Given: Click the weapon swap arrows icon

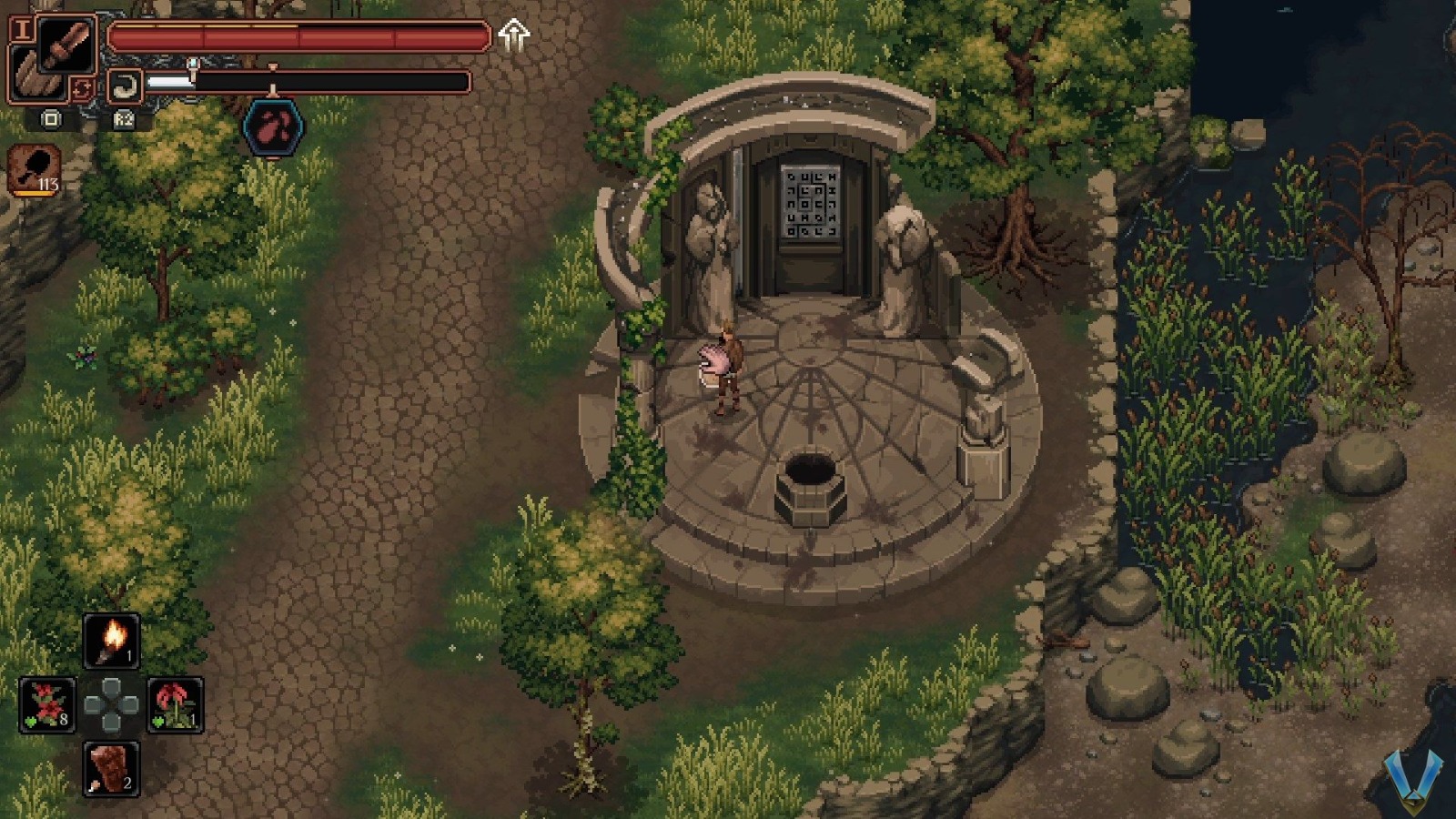Looking at the screenshot, I should 82,88.
